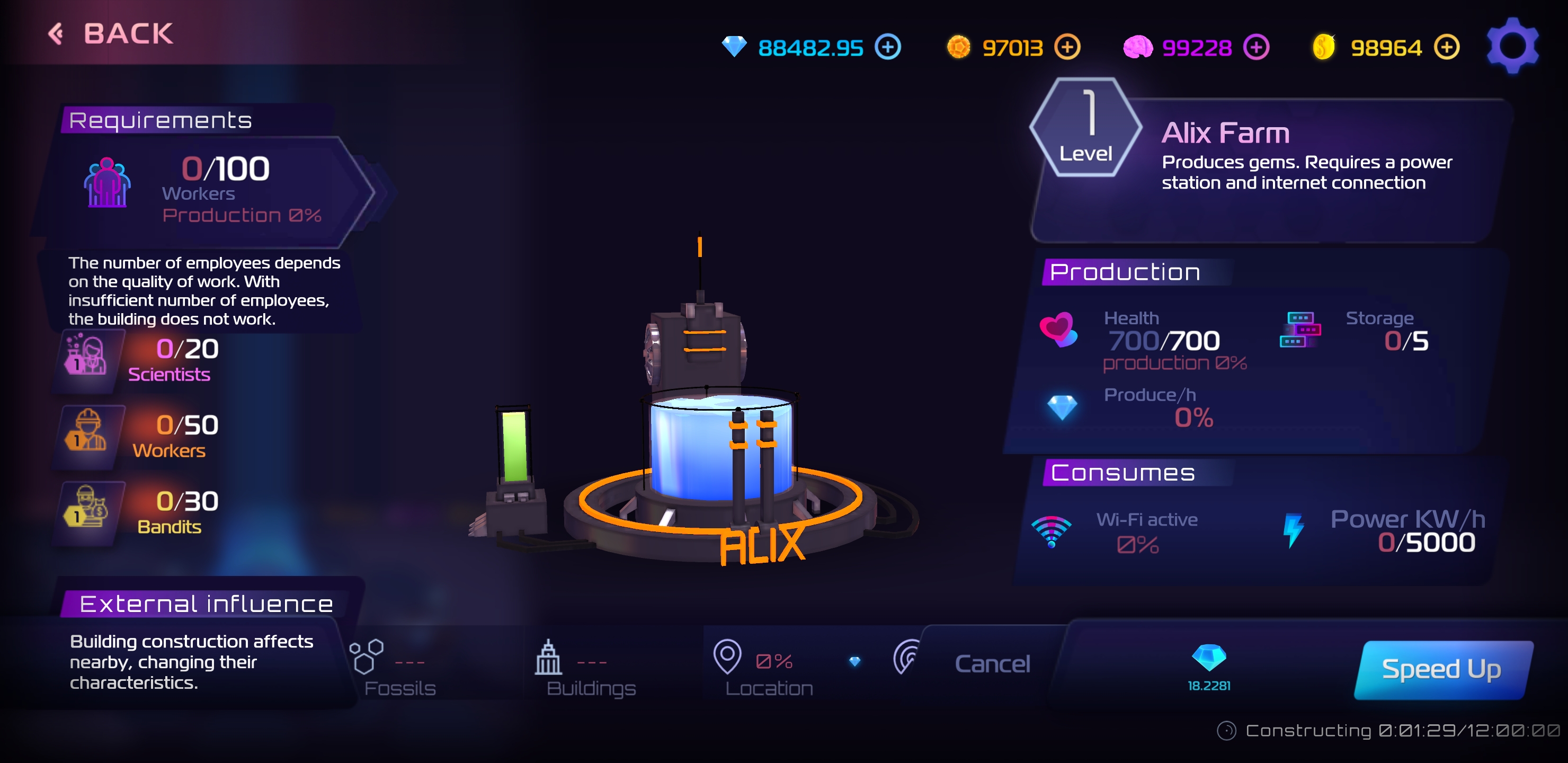Cancel the building construction
The height and width of the screenshot is (763, 1568).
(x=992, y=663)
